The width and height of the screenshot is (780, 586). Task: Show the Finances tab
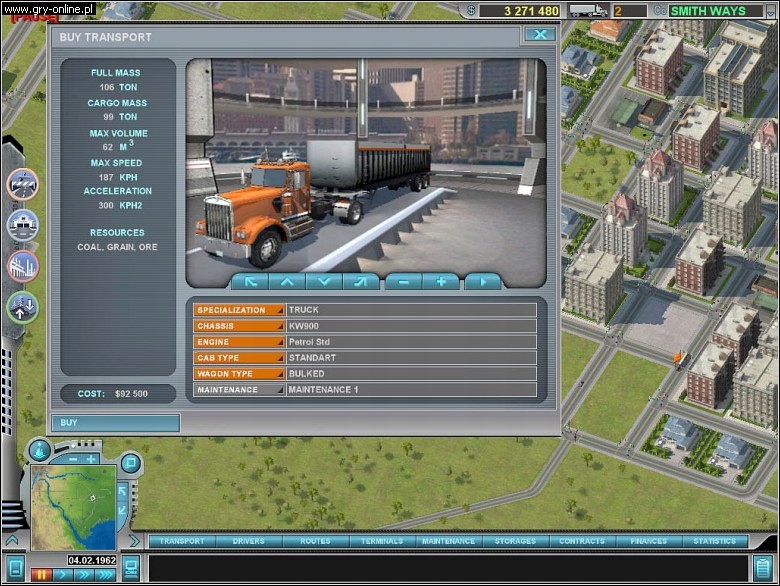(x=648, y=541)
